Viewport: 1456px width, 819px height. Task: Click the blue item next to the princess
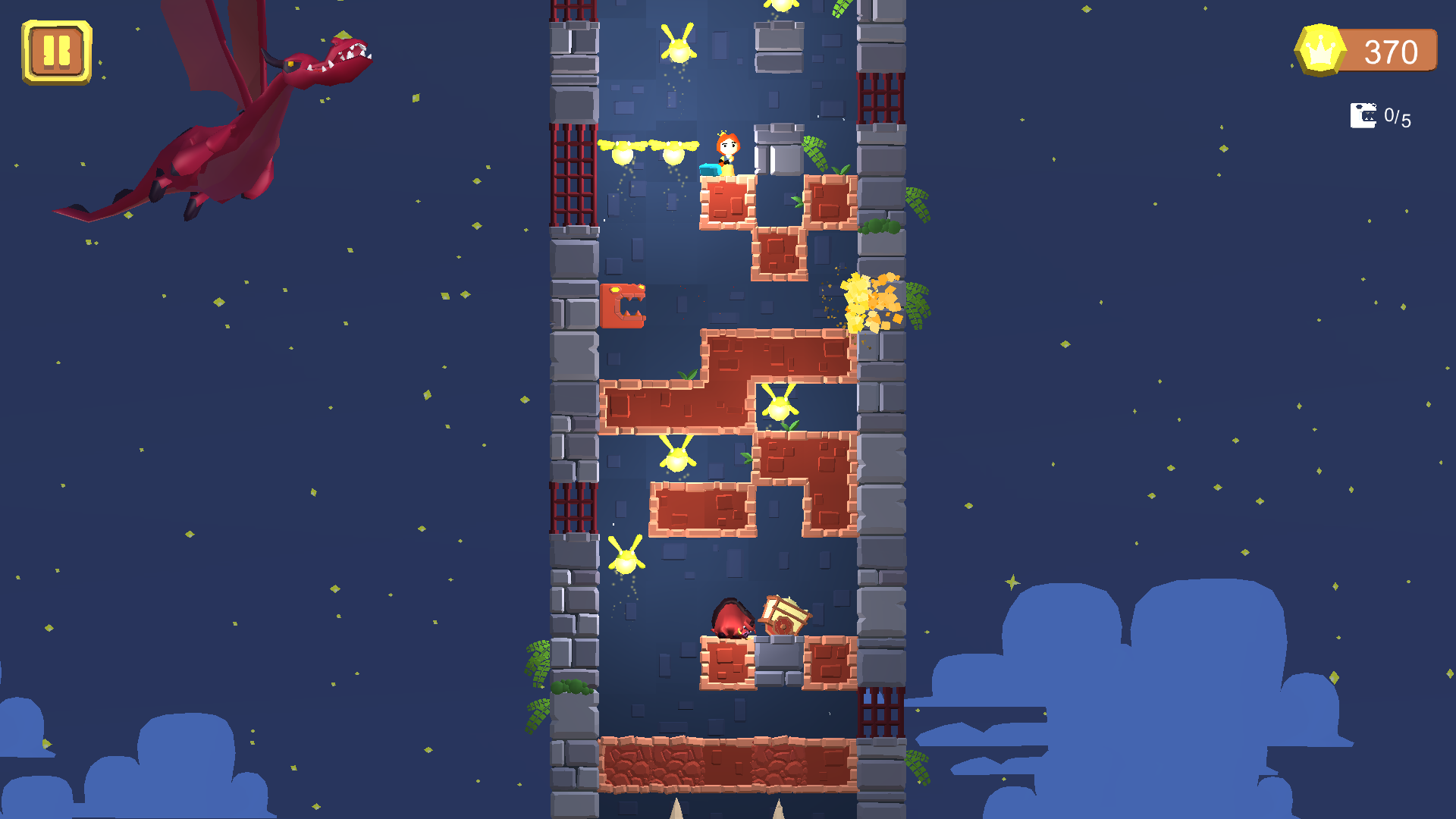tap(708, 170)
